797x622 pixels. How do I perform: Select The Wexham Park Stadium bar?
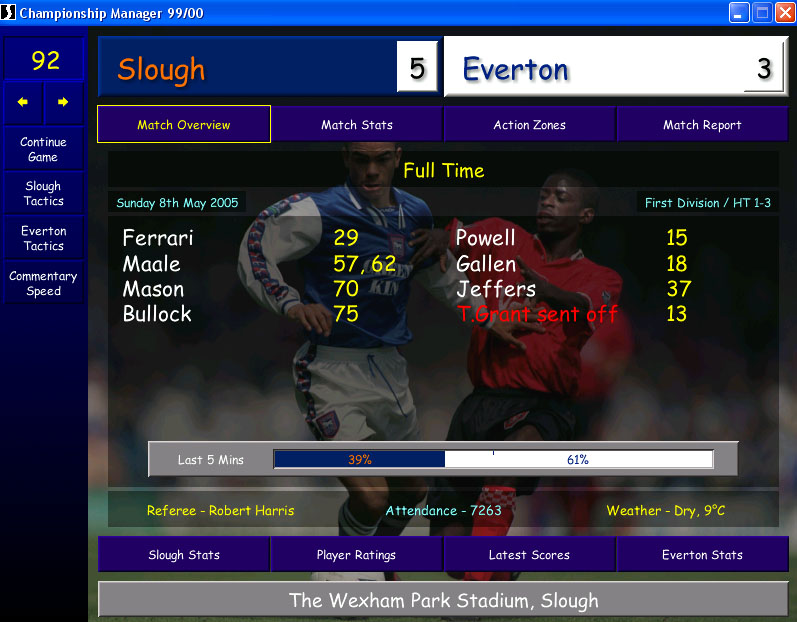(x=443, y=600)
